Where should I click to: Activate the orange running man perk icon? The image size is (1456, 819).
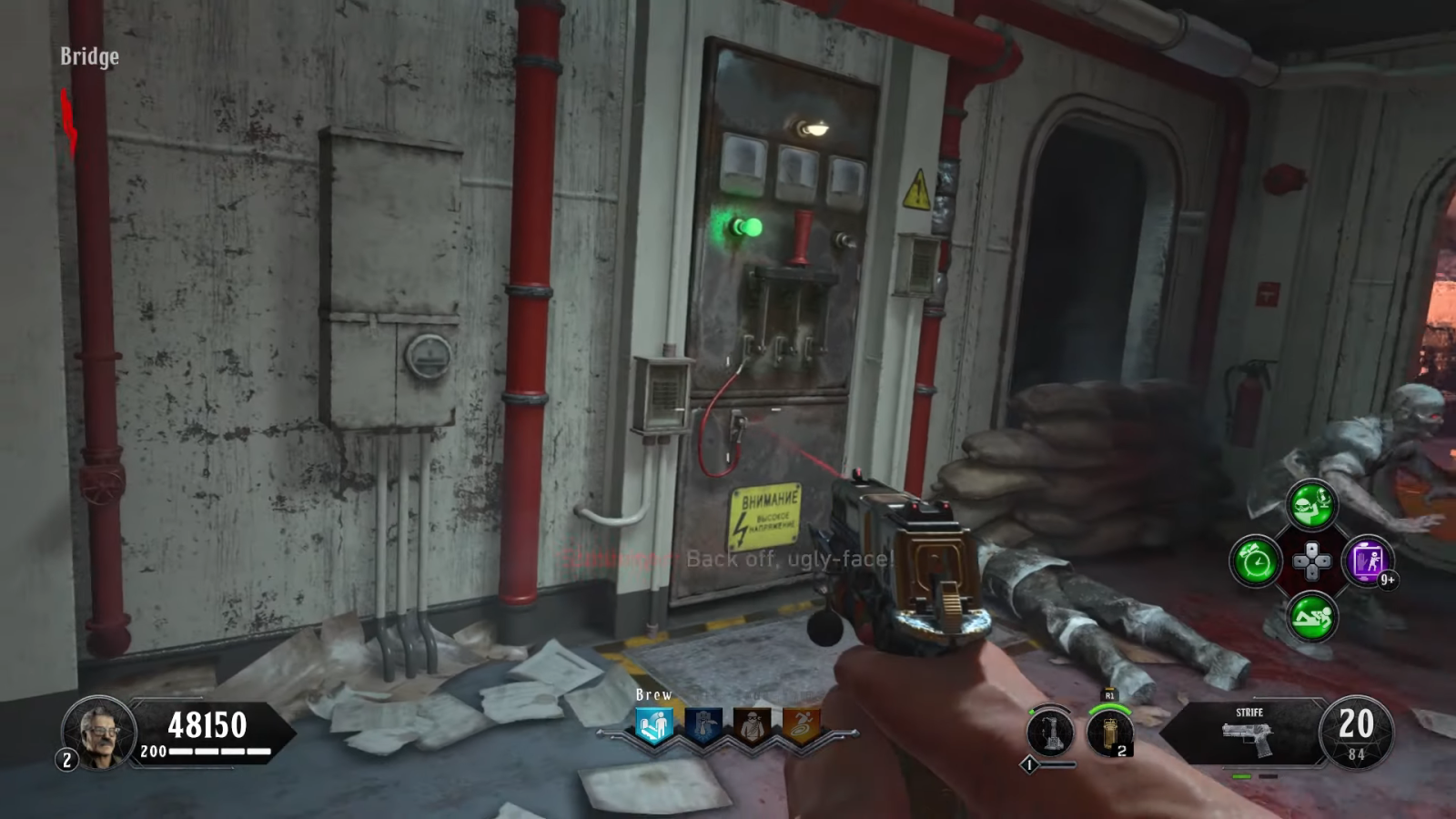[802, 727]
